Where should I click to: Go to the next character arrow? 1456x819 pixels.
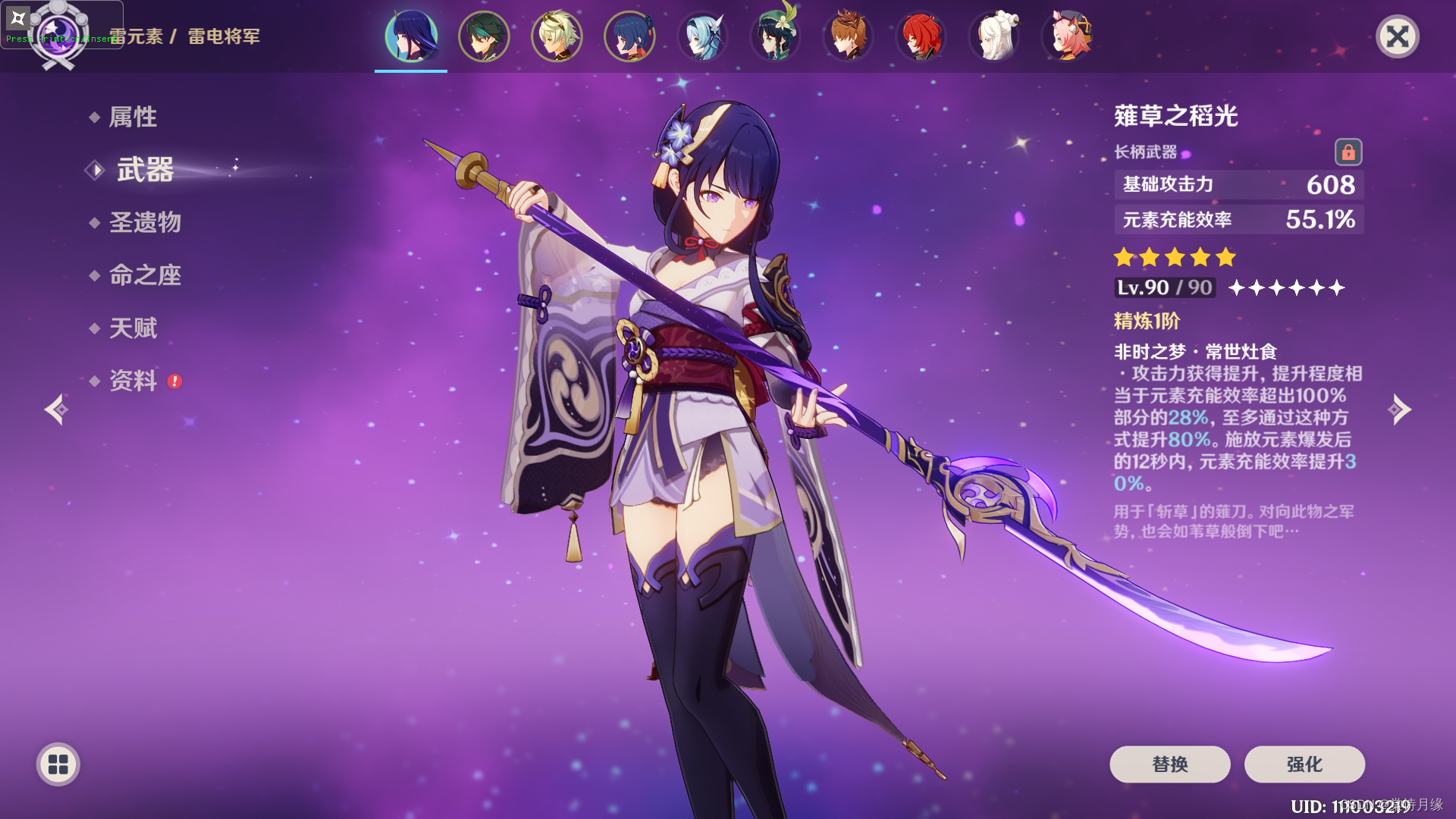click(1399, 409)
